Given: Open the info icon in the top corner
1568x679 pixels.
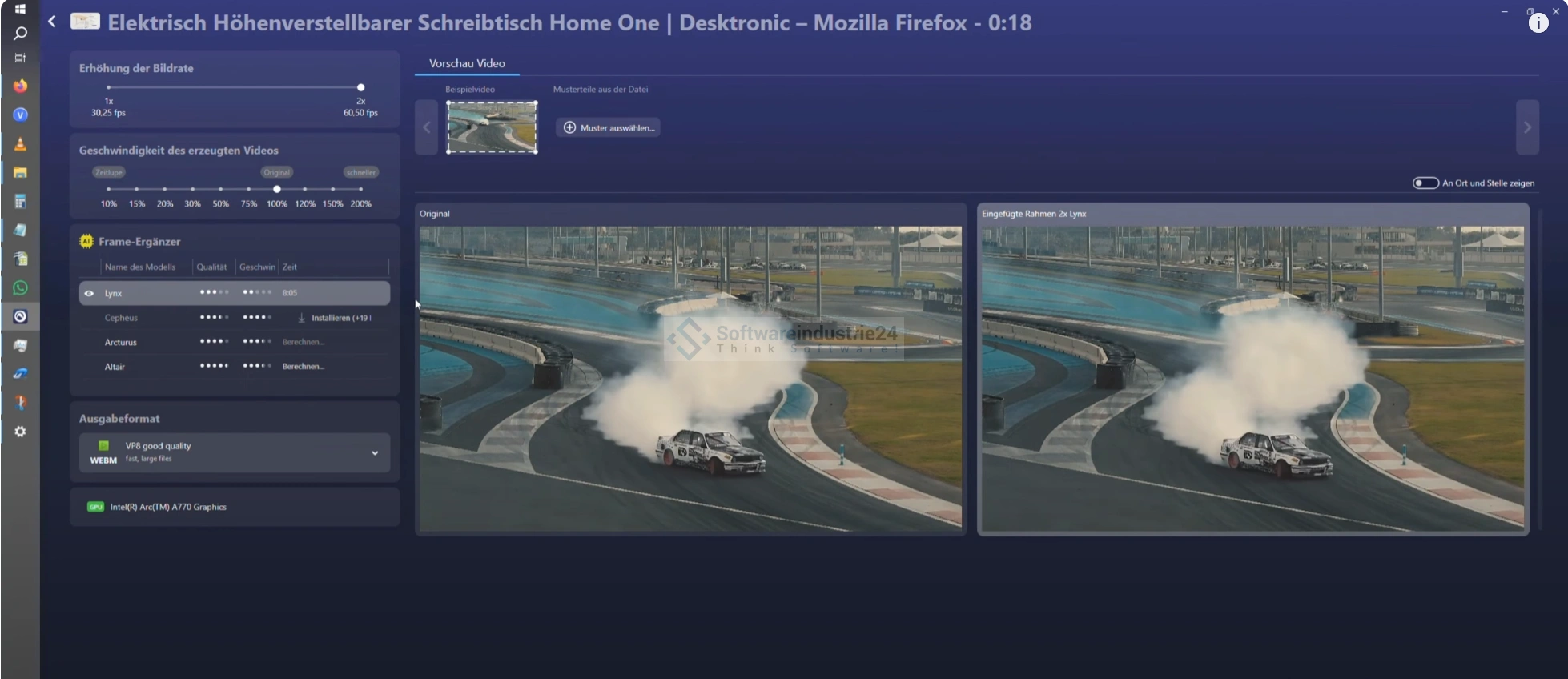Looking at the screenshot, I should click(1538, 23).
